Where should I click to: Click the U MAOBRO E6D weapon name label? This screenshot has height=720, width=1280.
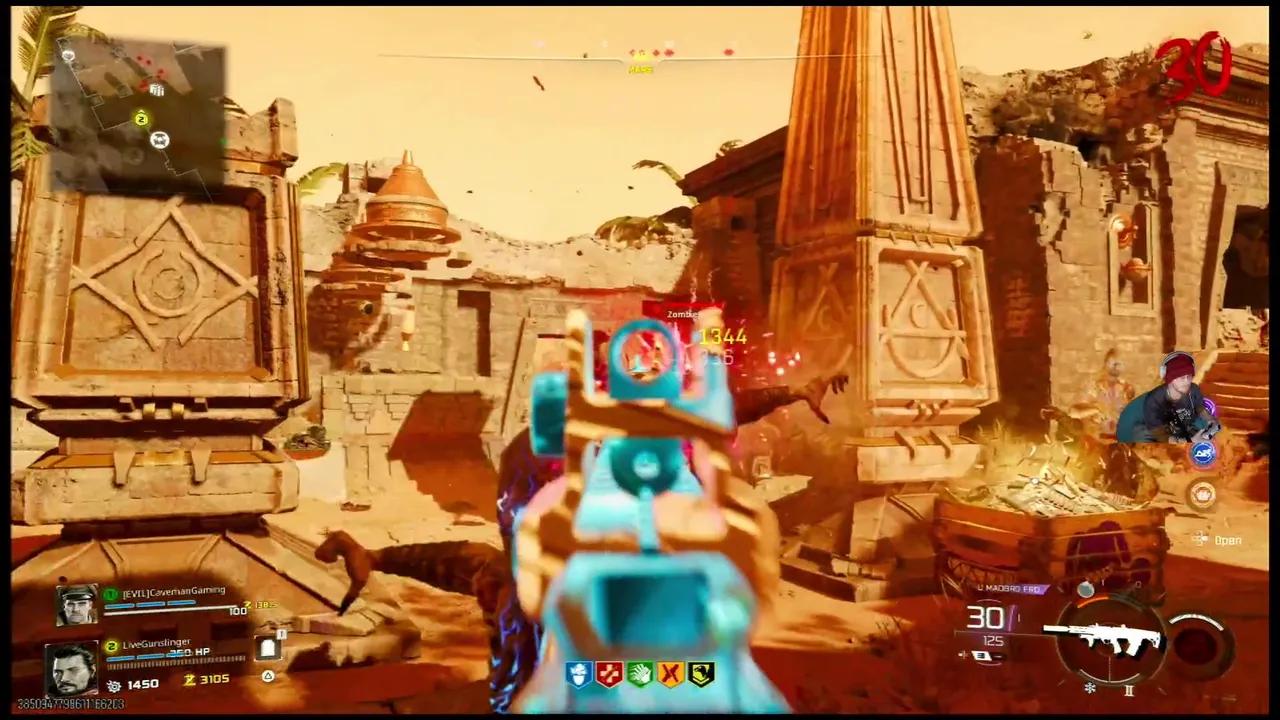(x=1012, y=588)
